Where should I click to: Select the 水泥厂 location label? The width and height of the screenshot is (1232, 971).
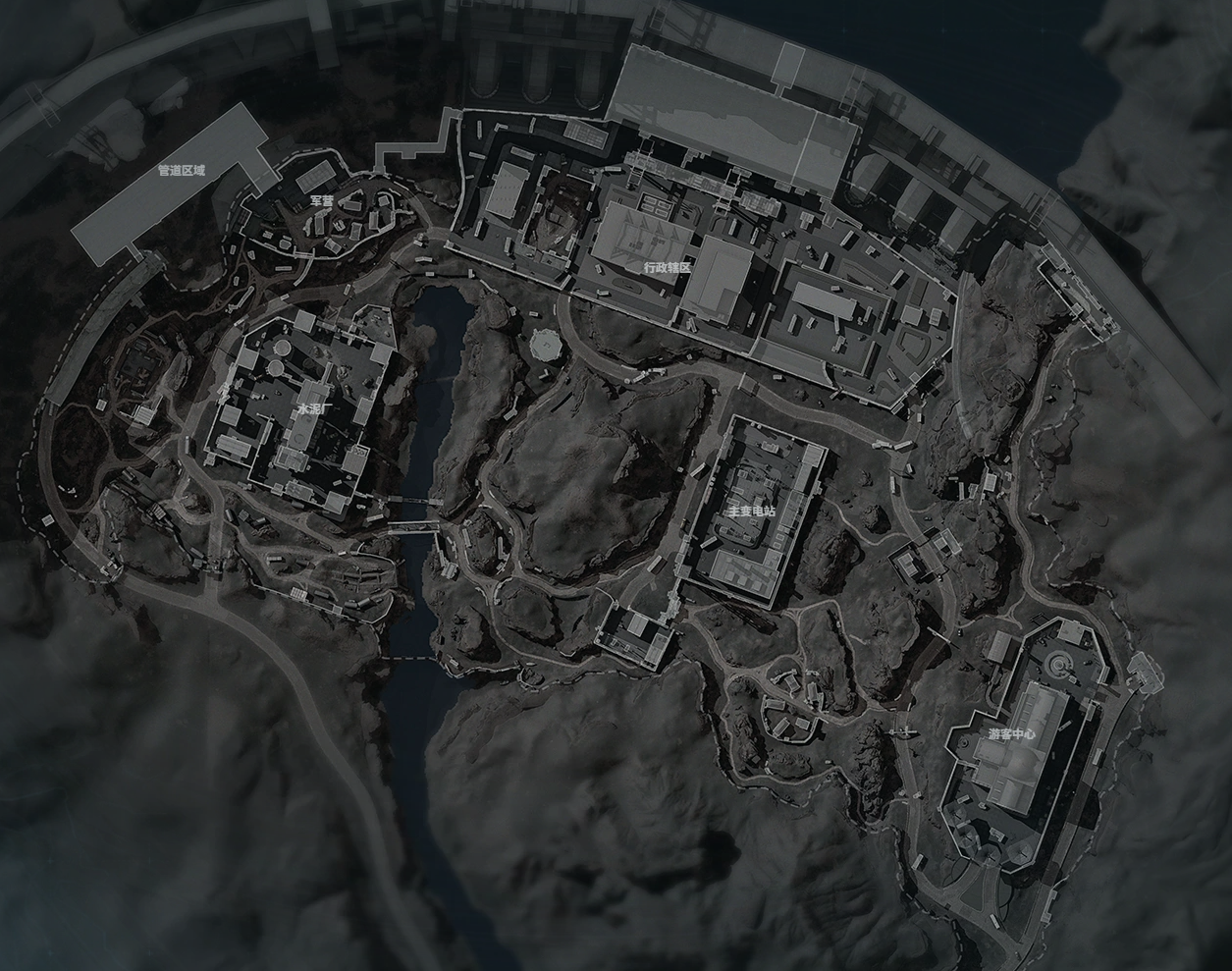point(308,407)
